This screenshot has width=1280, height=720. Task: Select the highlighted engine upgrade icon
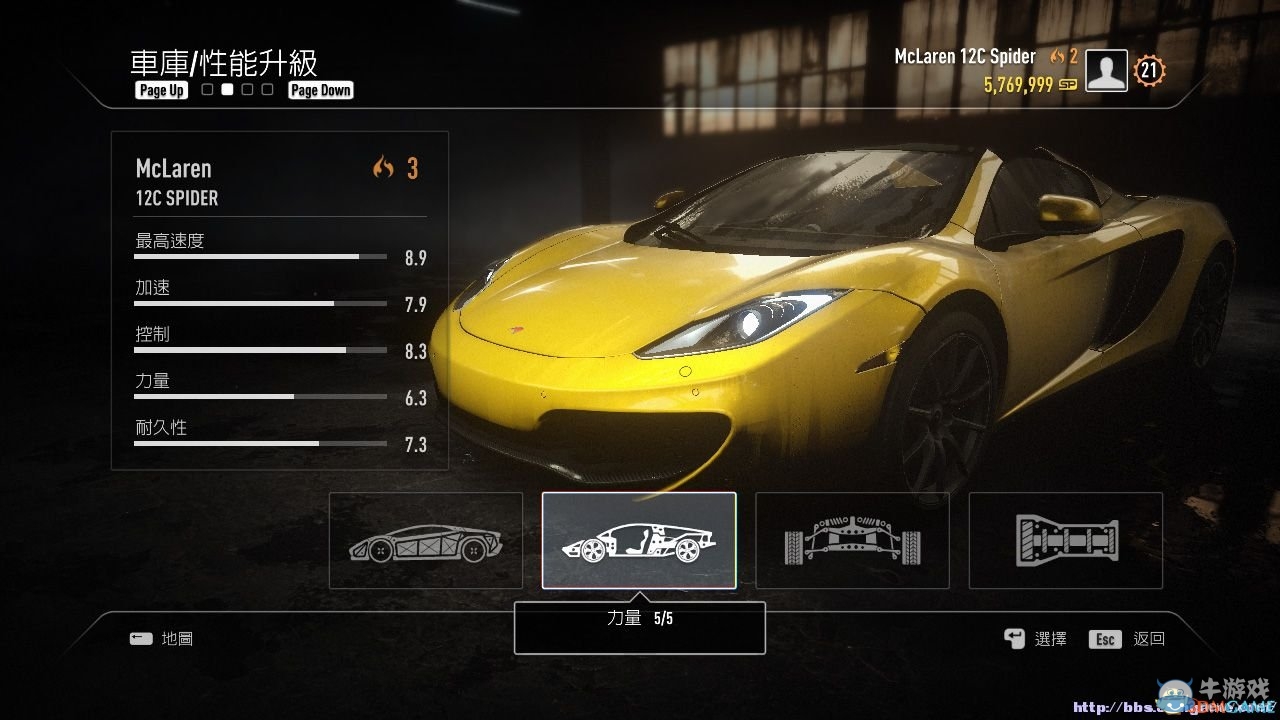[639, 540]
